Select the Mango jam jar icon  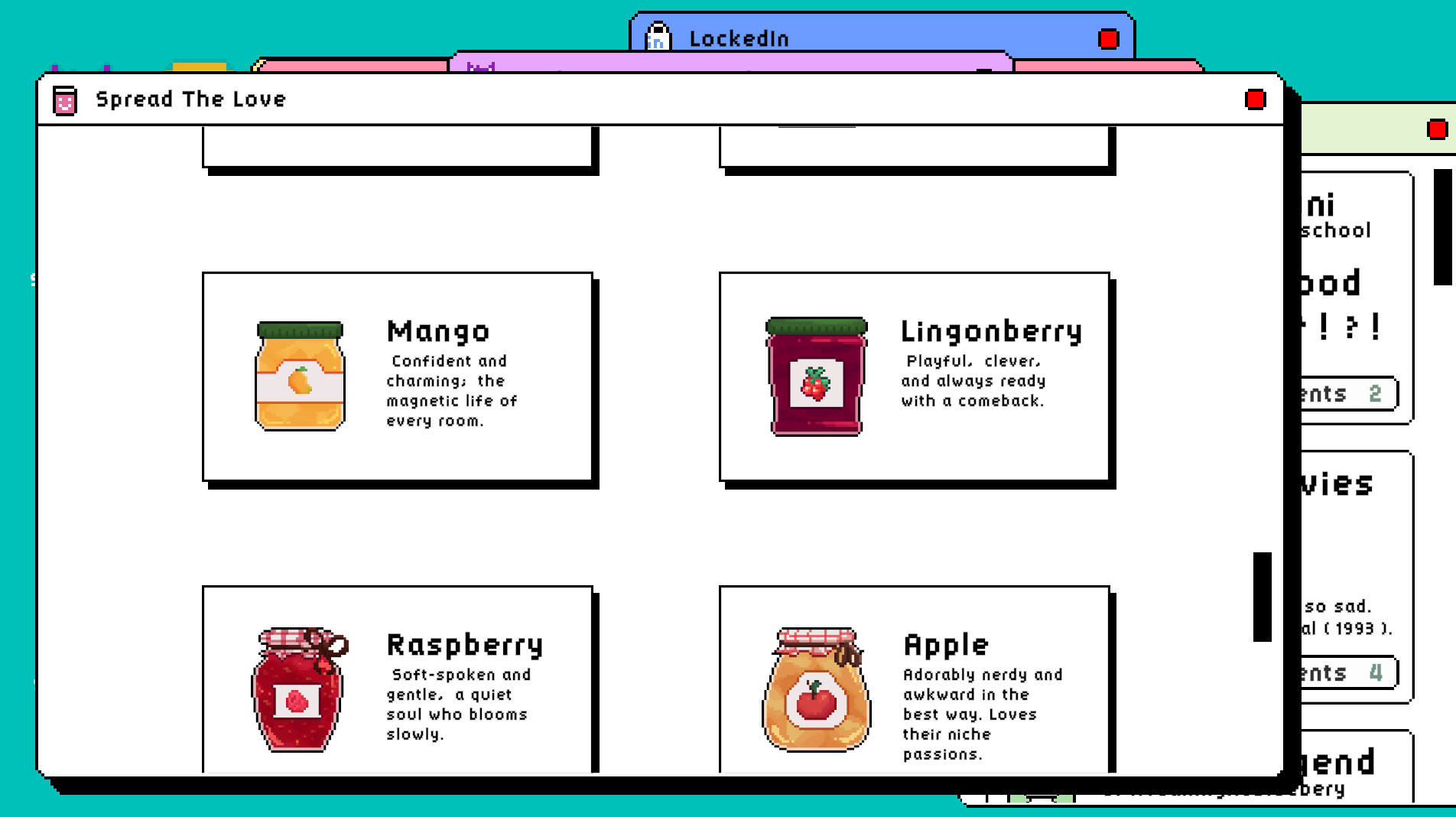(299, 375)
